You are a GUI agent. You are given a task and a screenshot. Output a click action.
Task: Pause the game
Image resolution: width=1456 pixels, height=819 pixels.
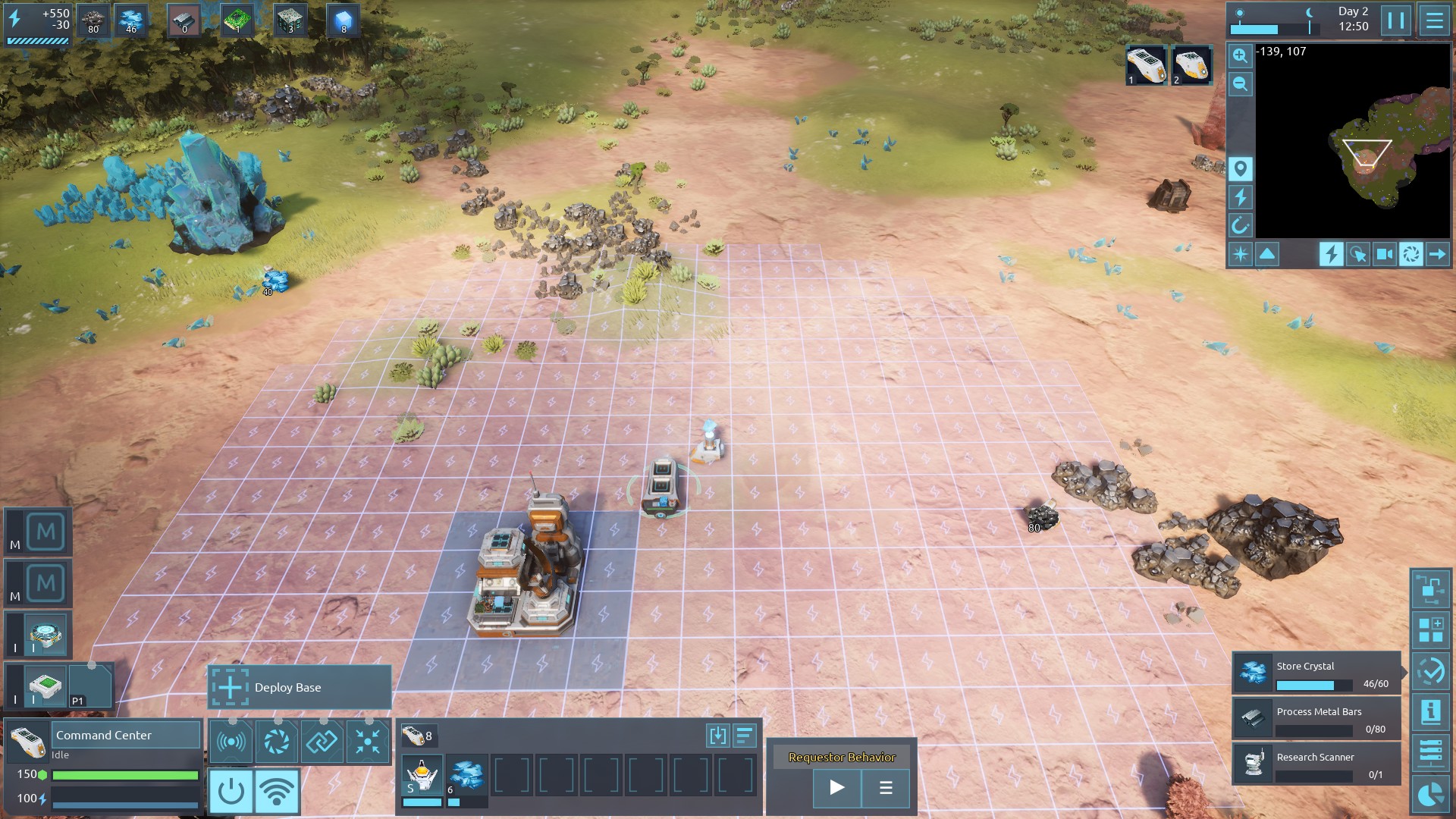point(1396,20)
